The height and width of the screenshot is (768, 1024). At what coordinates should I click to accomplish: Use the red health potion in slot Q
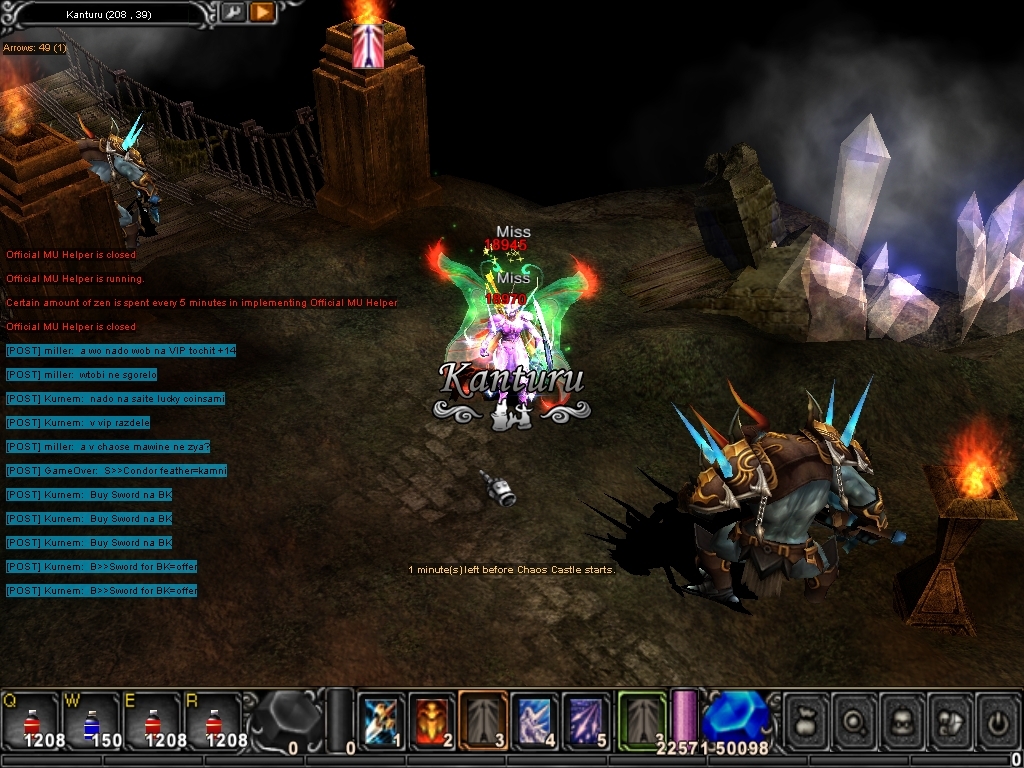click(x=31, y=720)
